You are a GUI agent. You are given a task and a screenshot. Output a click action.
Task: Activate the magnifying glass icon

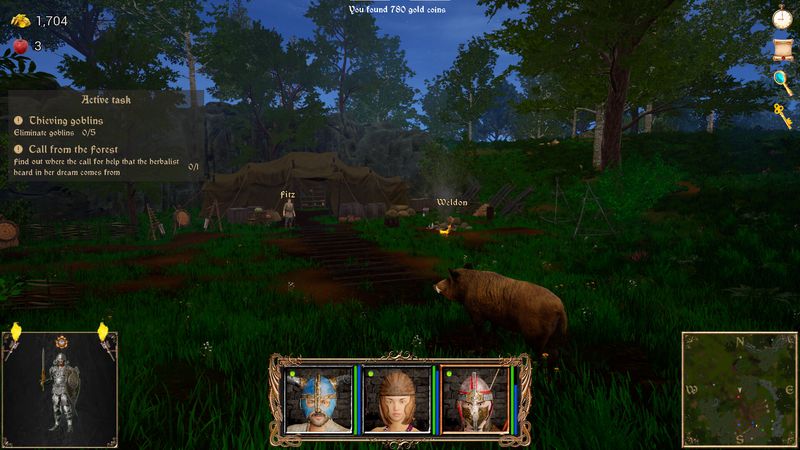click(x=782, y=80)
